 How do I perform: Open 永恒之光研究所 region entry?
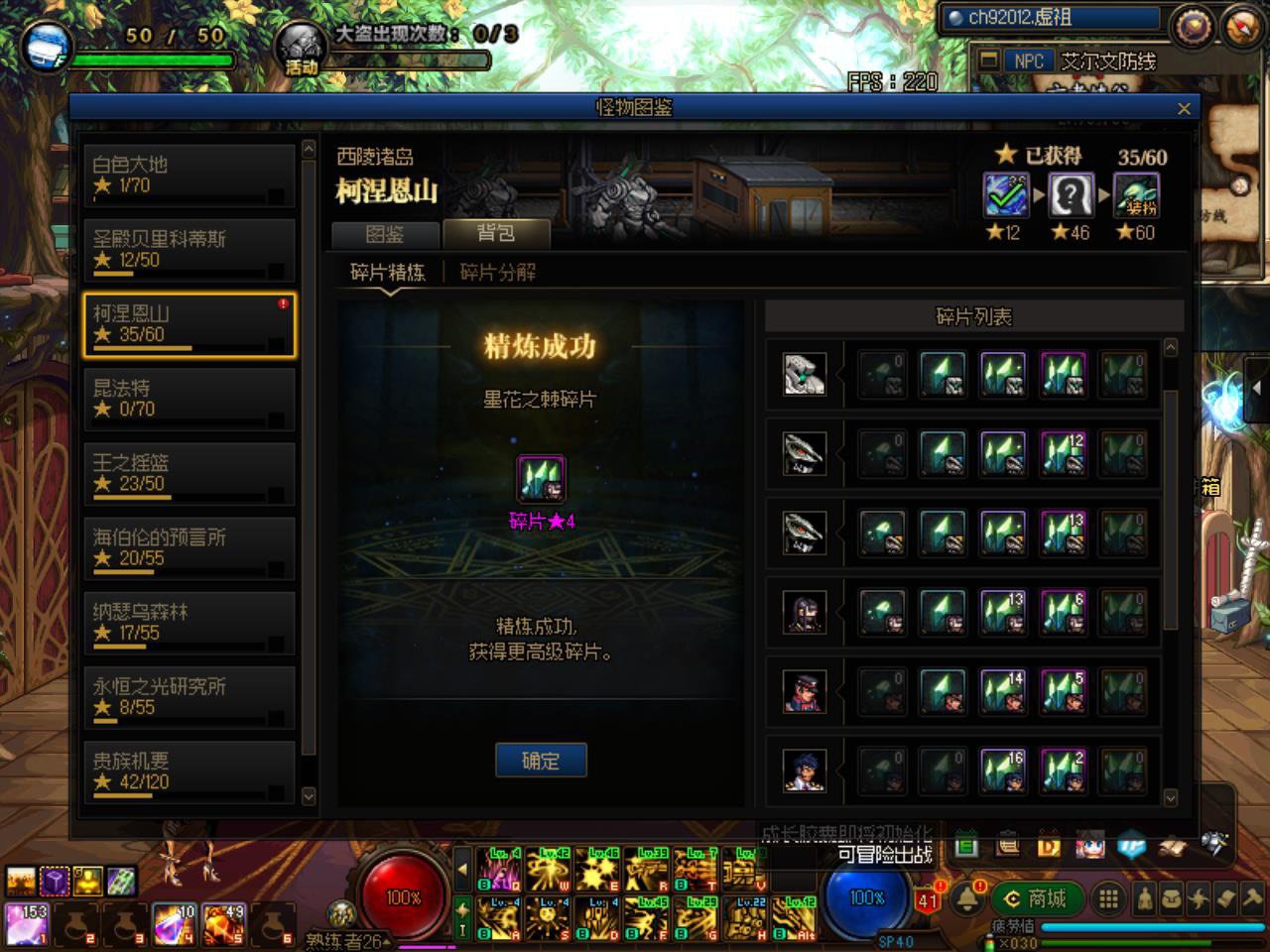click(x=189, y=696)
